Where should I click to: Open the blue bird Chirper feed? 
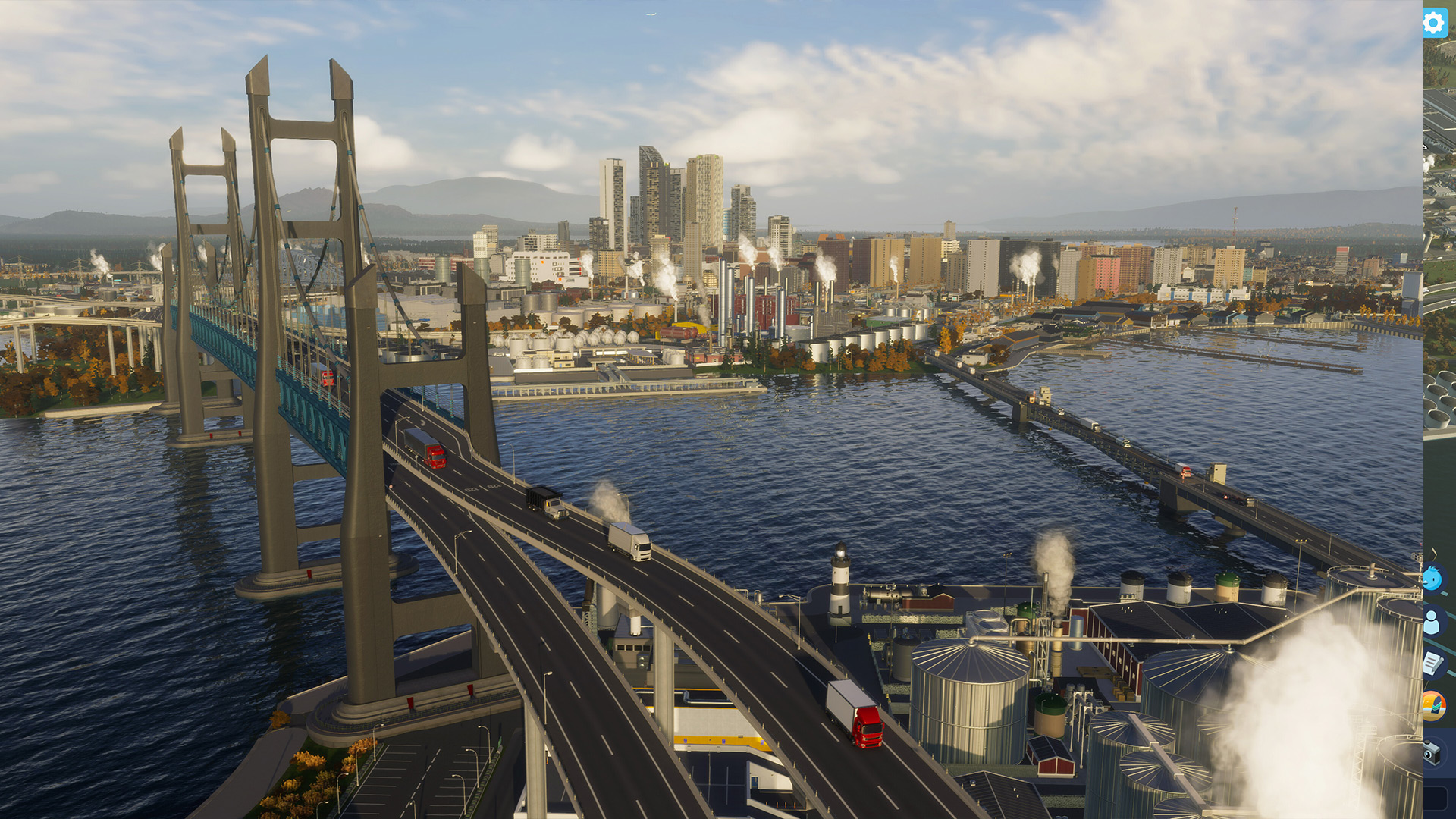click(1432, 579)
